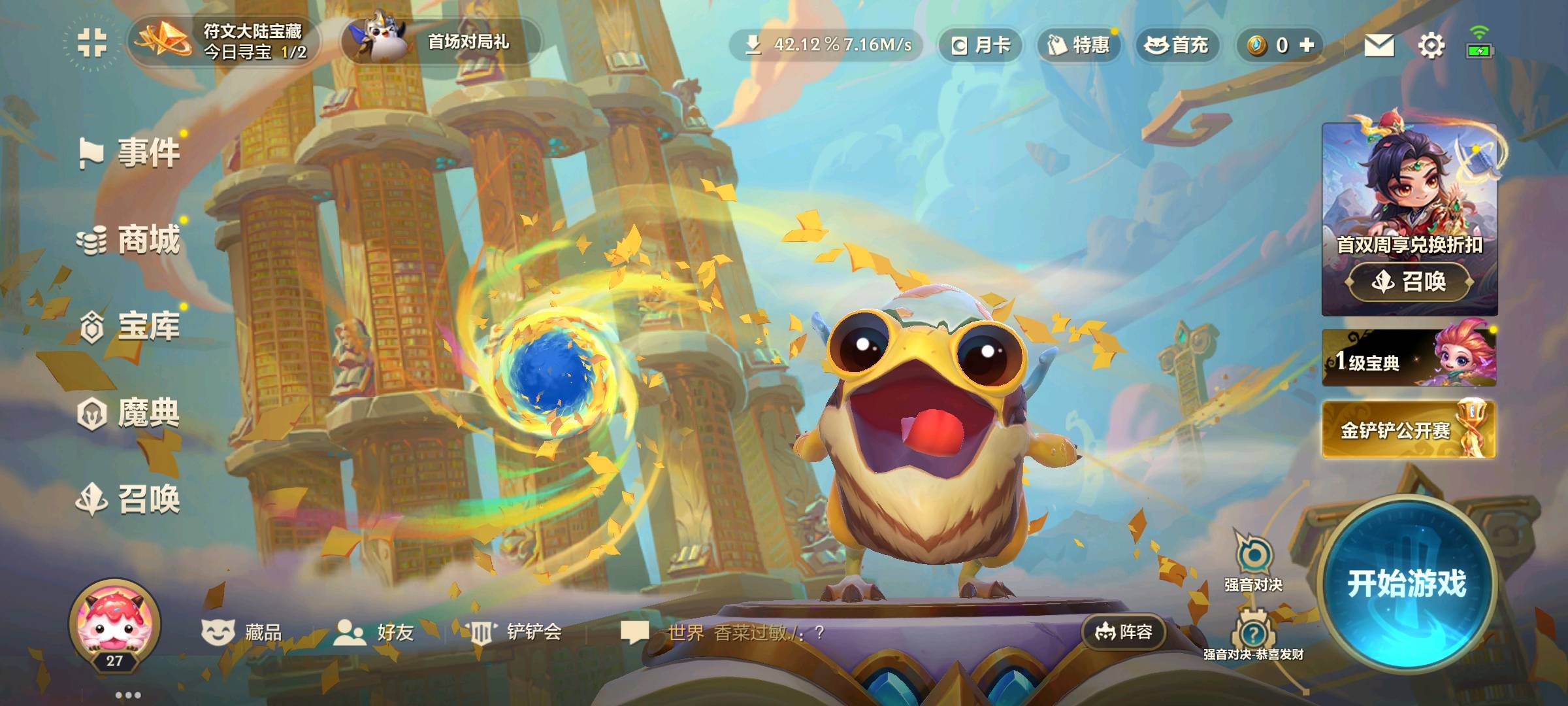The height and width of the screenshot is (706, 1568).
Task: Add coins with the plus button
Action: coord(1307,44)
